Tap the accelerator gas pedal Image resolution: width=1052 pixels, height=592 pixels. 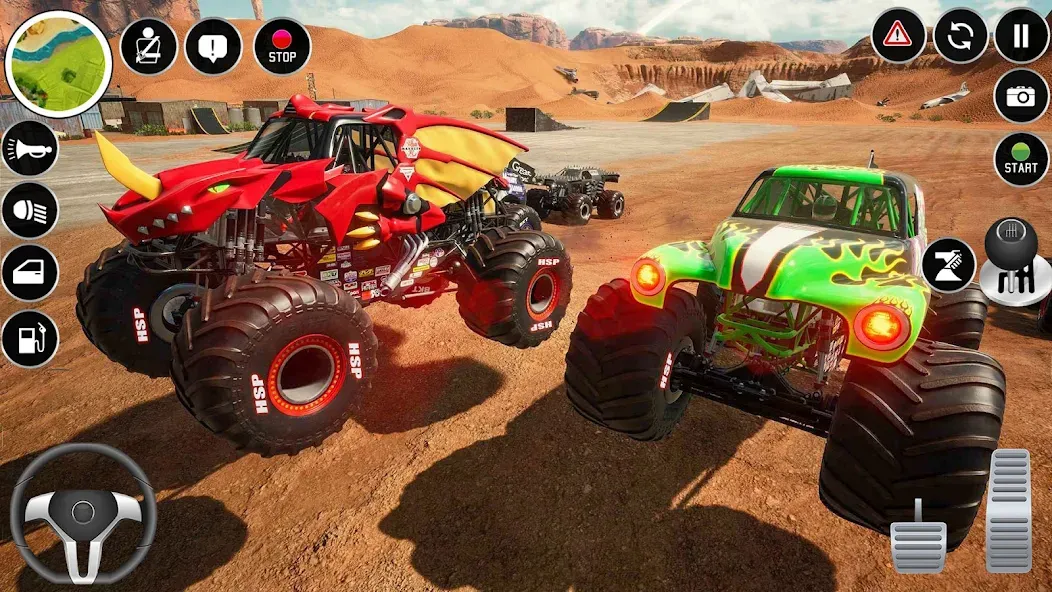point(1008,510)
